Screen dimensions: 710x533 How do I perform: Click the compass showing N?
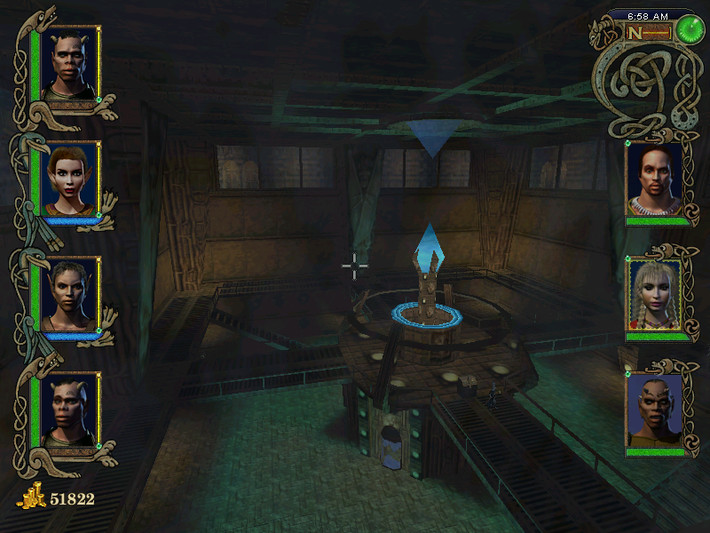tap(648, 32)
